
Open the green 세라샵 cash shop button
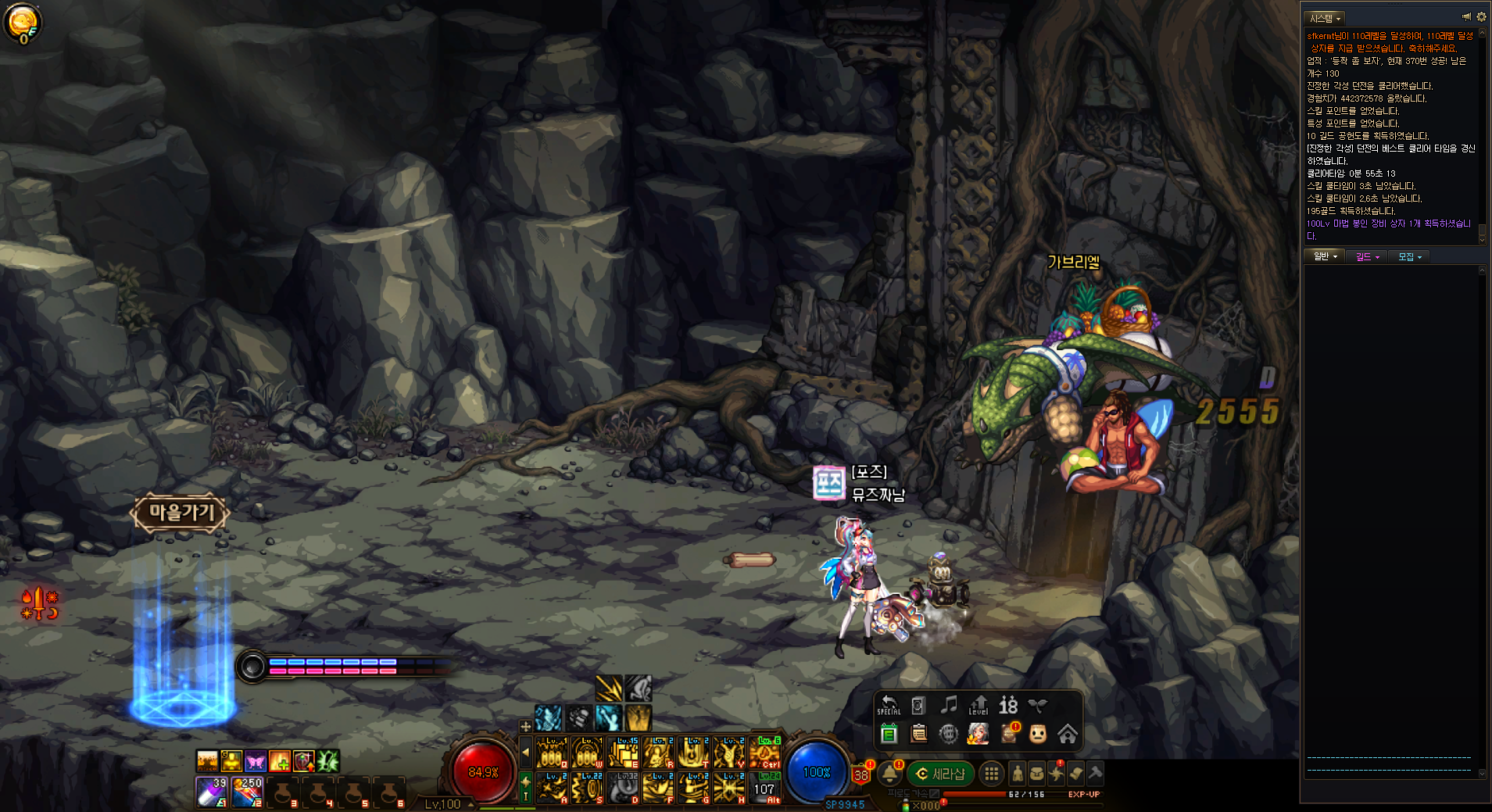[x=940, y=774]
